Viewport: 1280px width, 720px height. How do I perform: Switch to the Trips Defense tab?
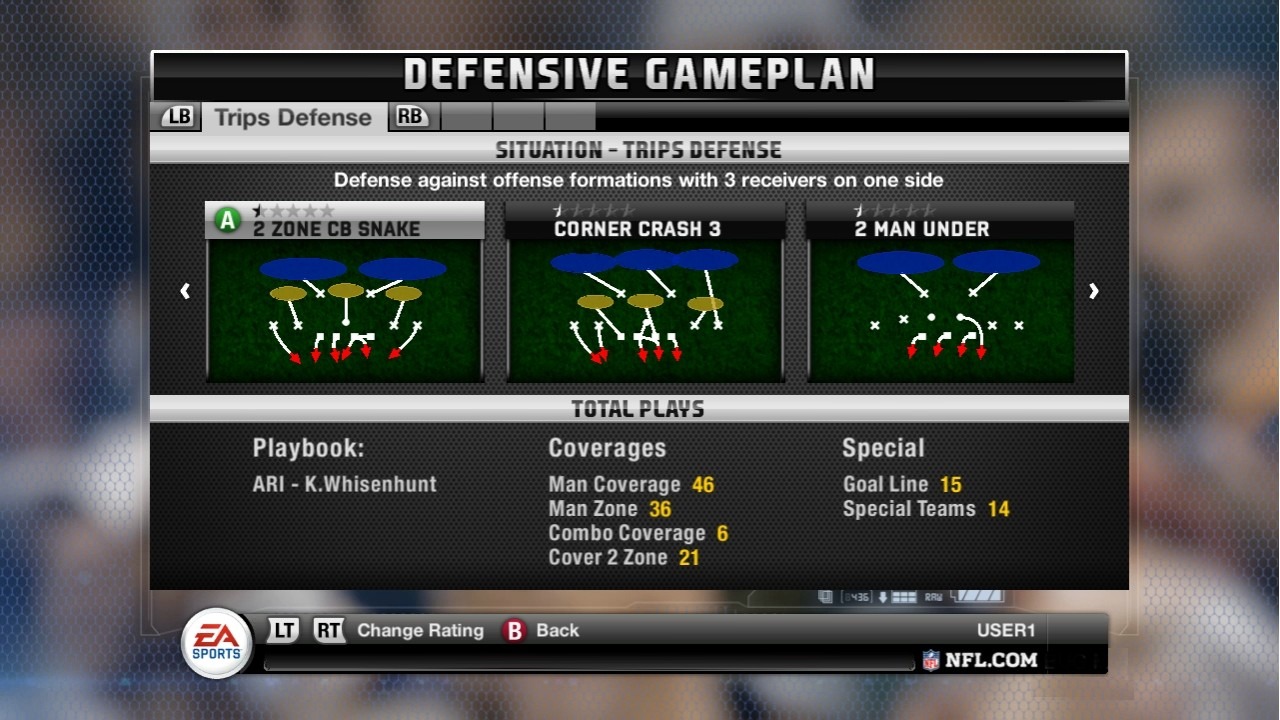292,118
